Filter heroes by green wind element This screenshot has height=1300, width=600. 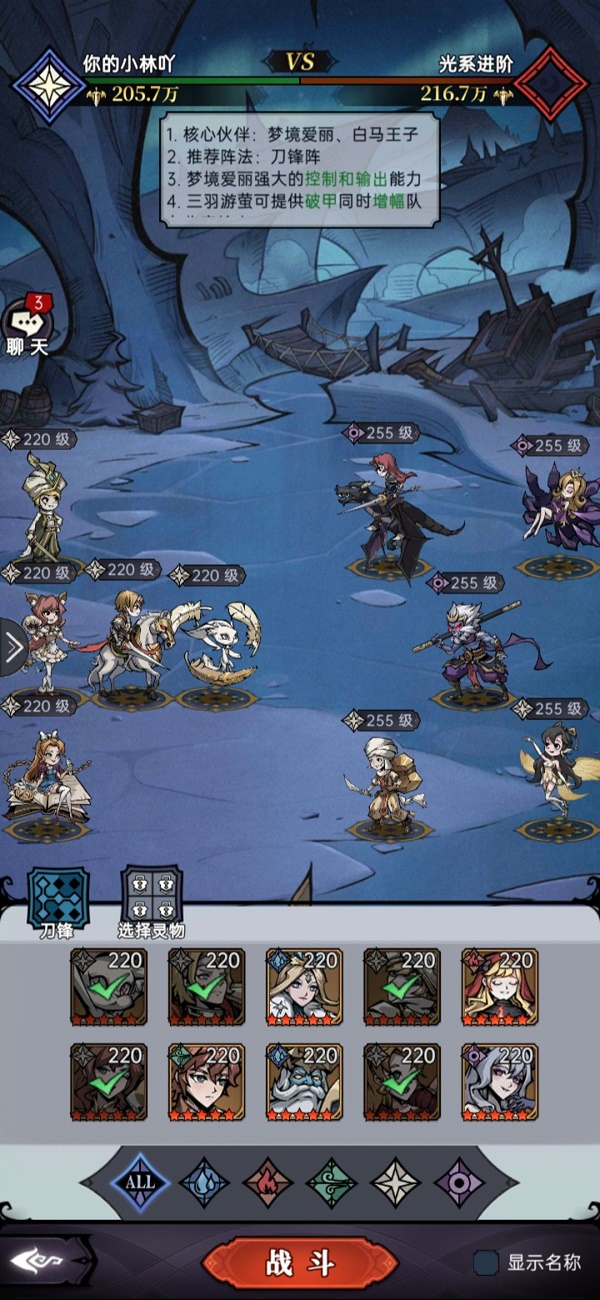(x=332, y=1182)
